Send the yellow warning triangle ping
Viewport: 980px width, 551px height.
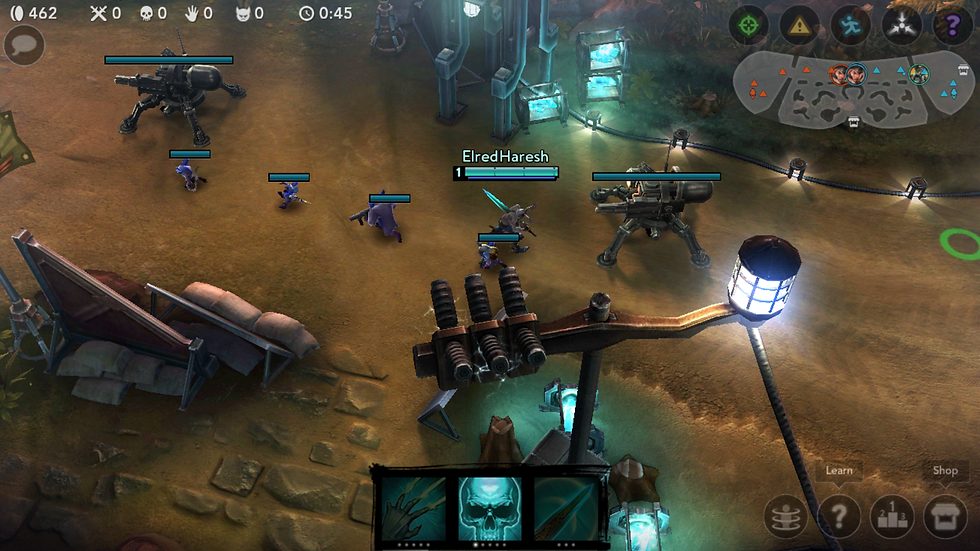pos(799,26)
